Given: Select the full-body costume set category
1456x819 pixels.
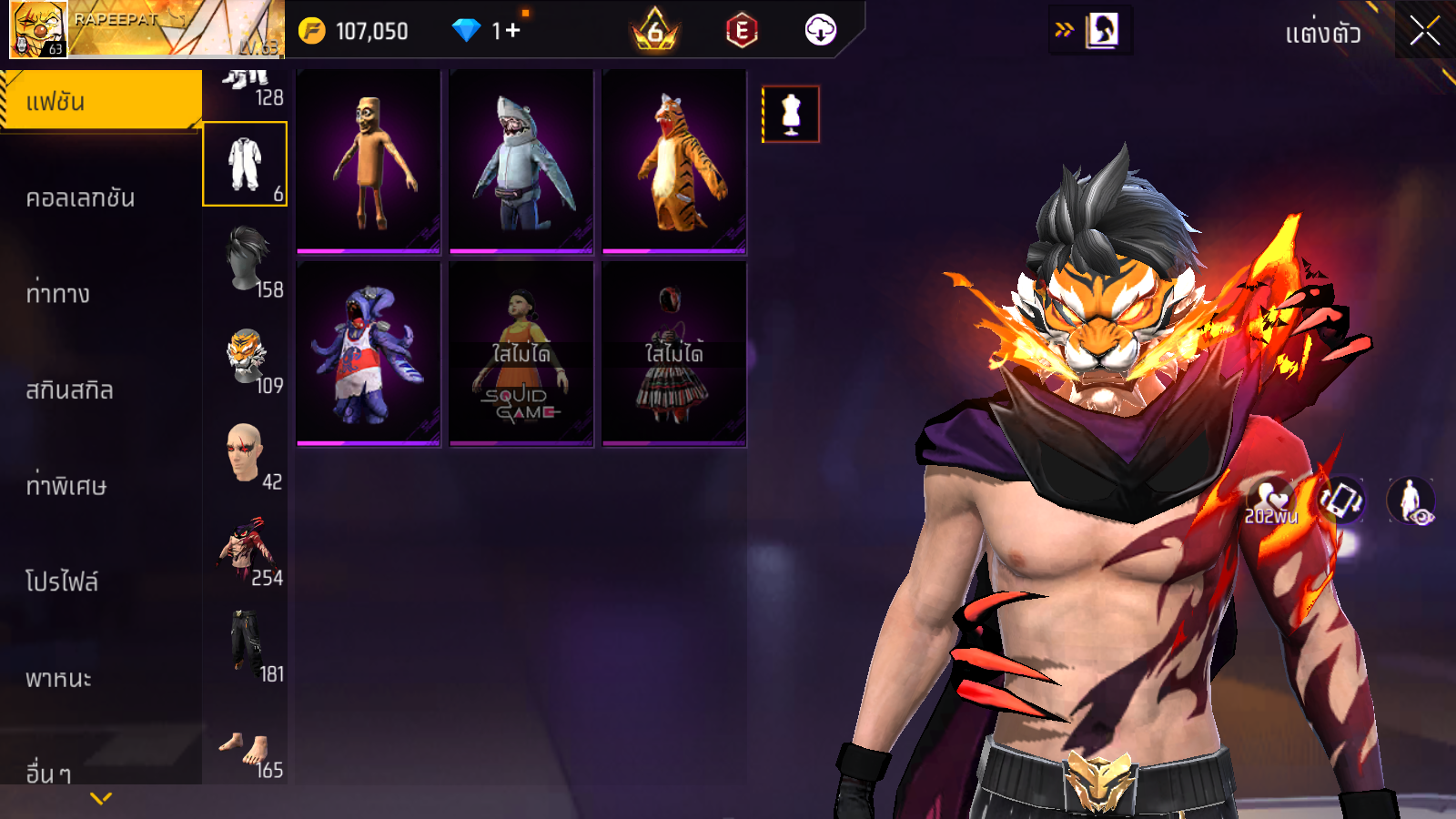Looking at the screenshot, I should click(x=245, y=165).
